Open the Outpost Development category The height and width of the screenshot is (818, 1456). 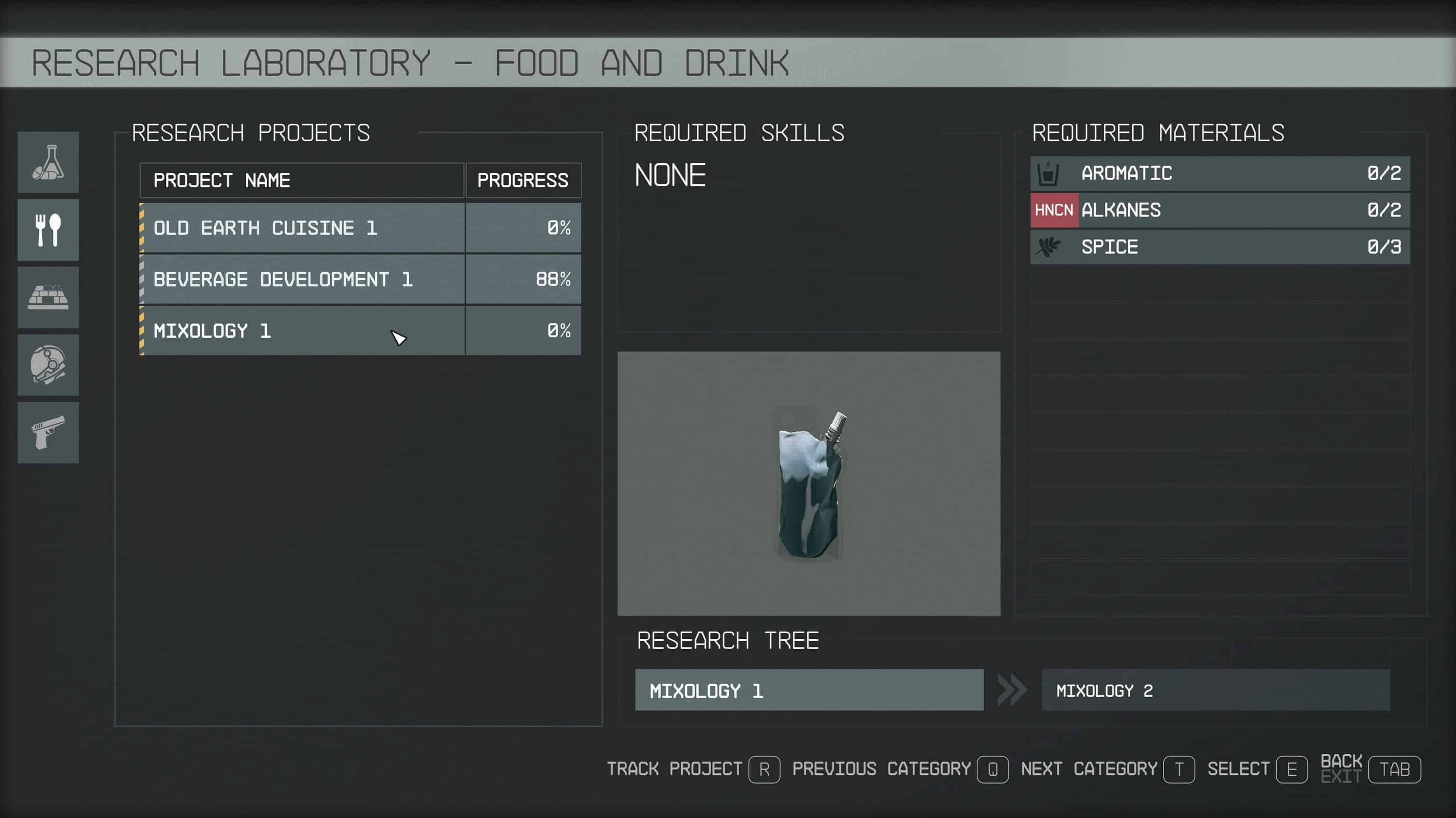[x=48, y=298]
